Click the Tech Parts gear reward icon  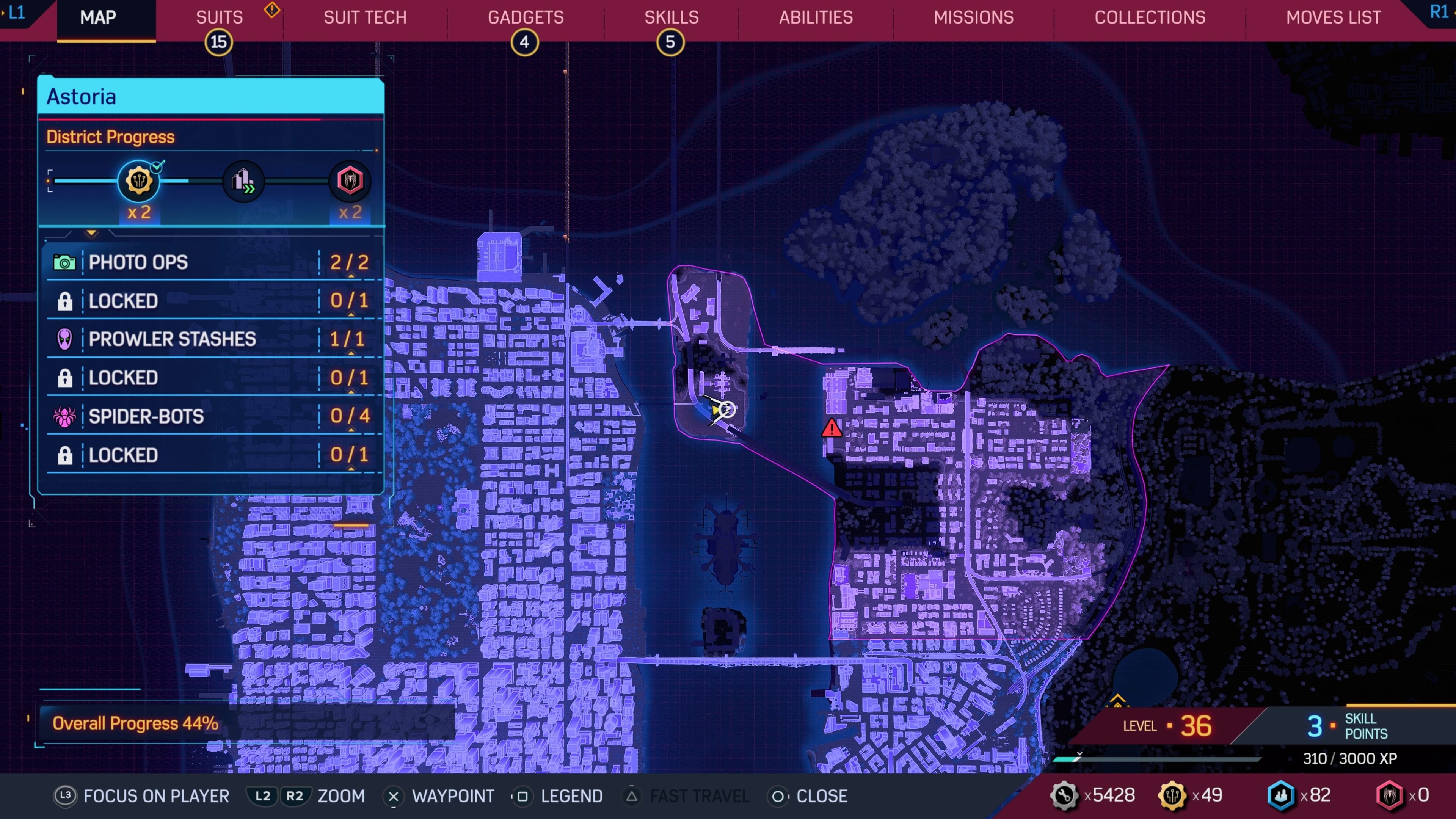click(x=139, y=180)
